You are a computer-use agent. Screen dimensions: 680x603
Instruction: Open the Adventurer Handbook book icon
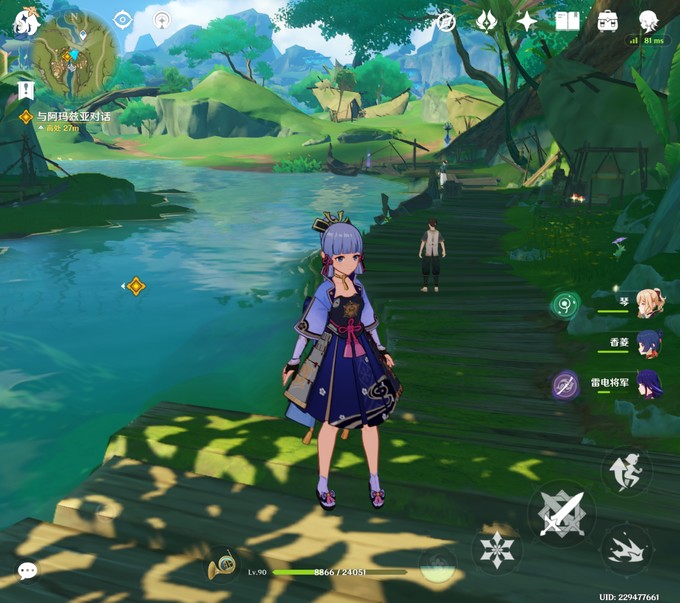pos(567,21)
